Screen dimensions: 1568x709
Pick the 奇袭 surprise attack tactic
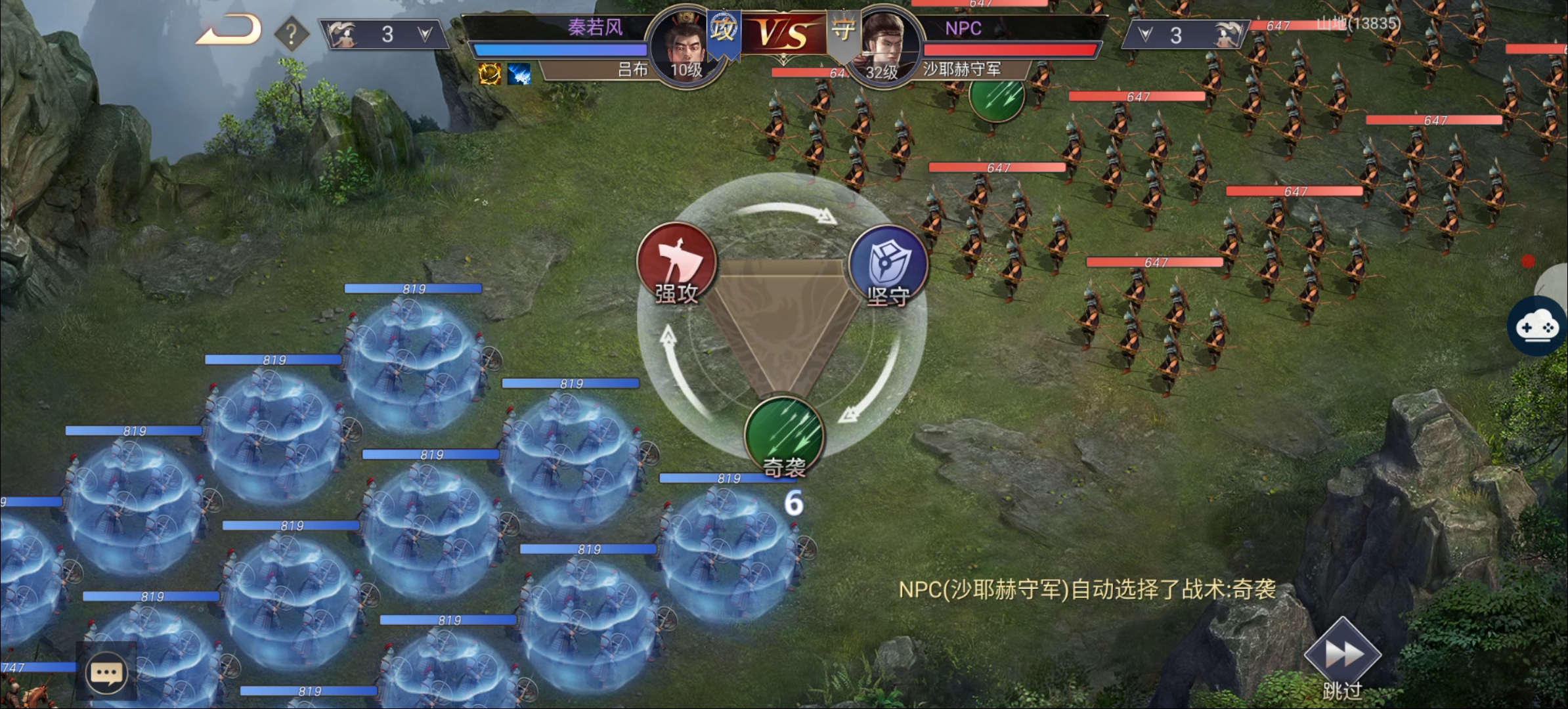[x=784, y=436]
